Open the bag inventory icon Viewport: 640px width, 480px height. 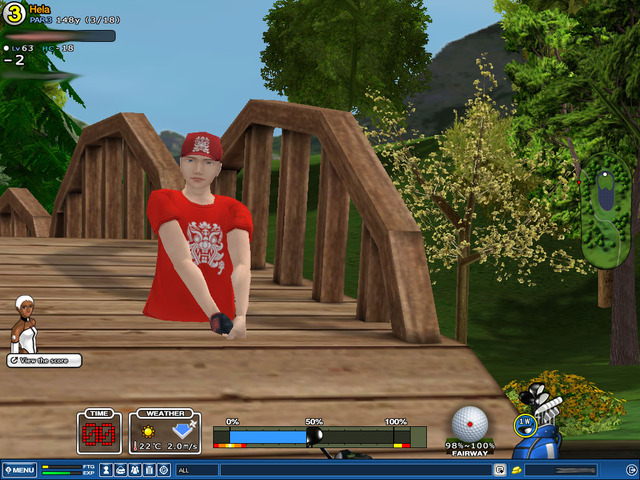click(x=121, y=470)
